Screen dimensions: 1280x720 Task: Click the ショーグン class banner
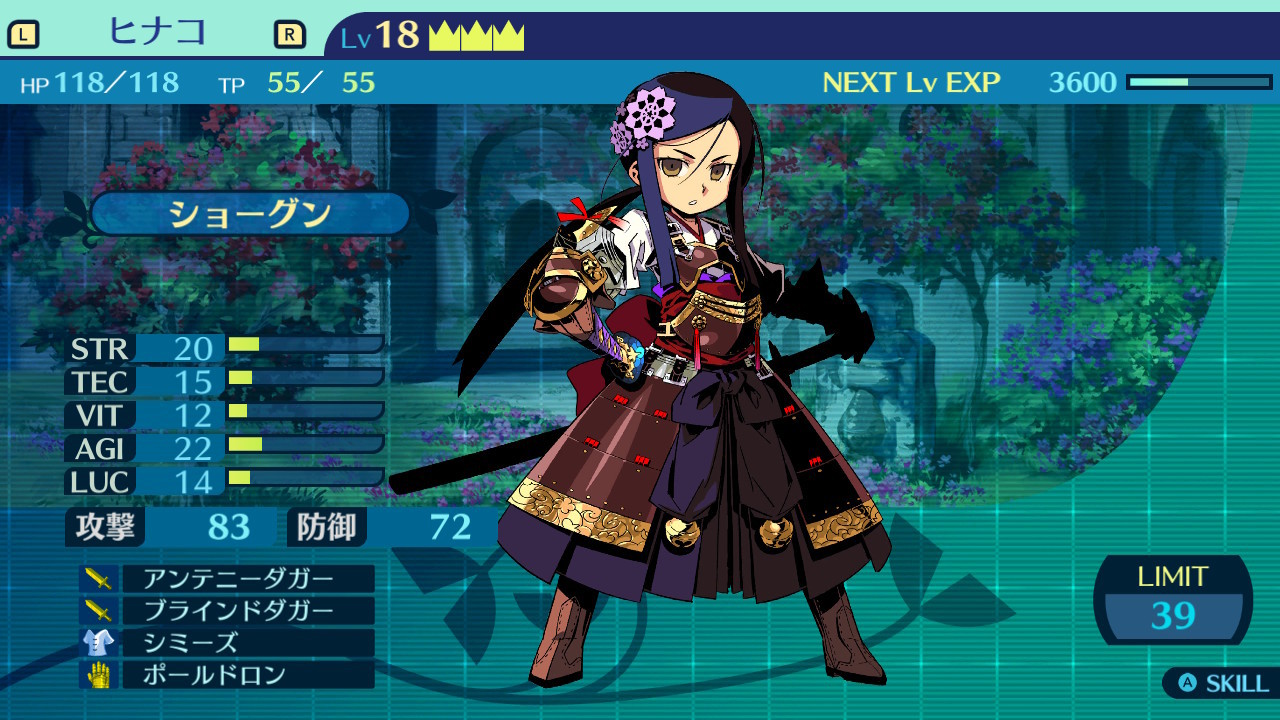(x=250, y=214)
